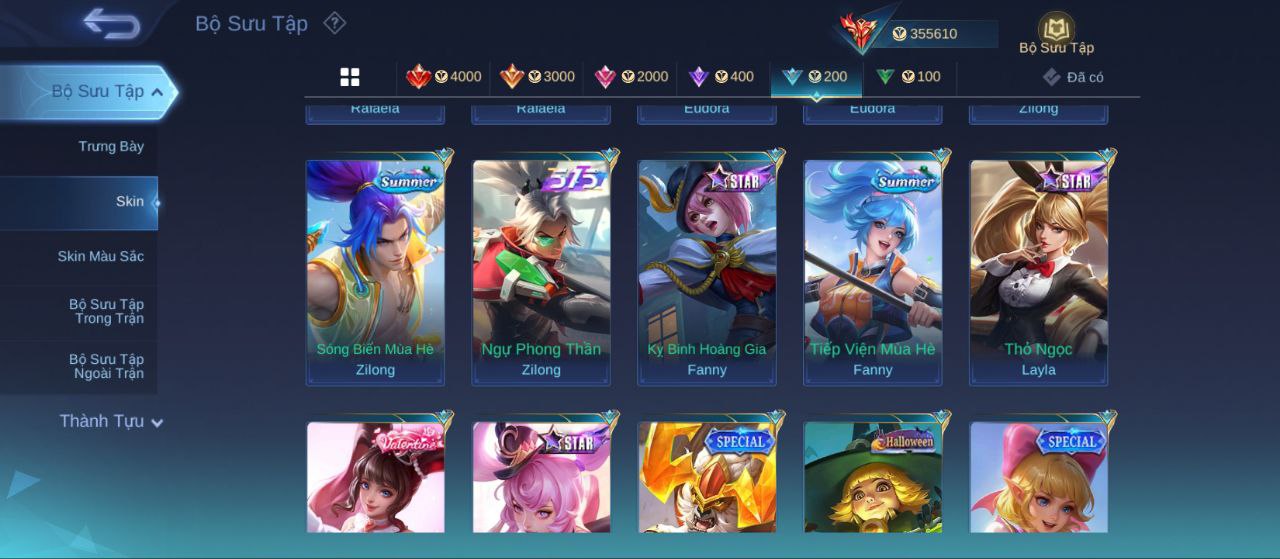Pick Layla's Thỏ Ngọc skin card
1280x559 pixels.
(x=1039, y=270)
